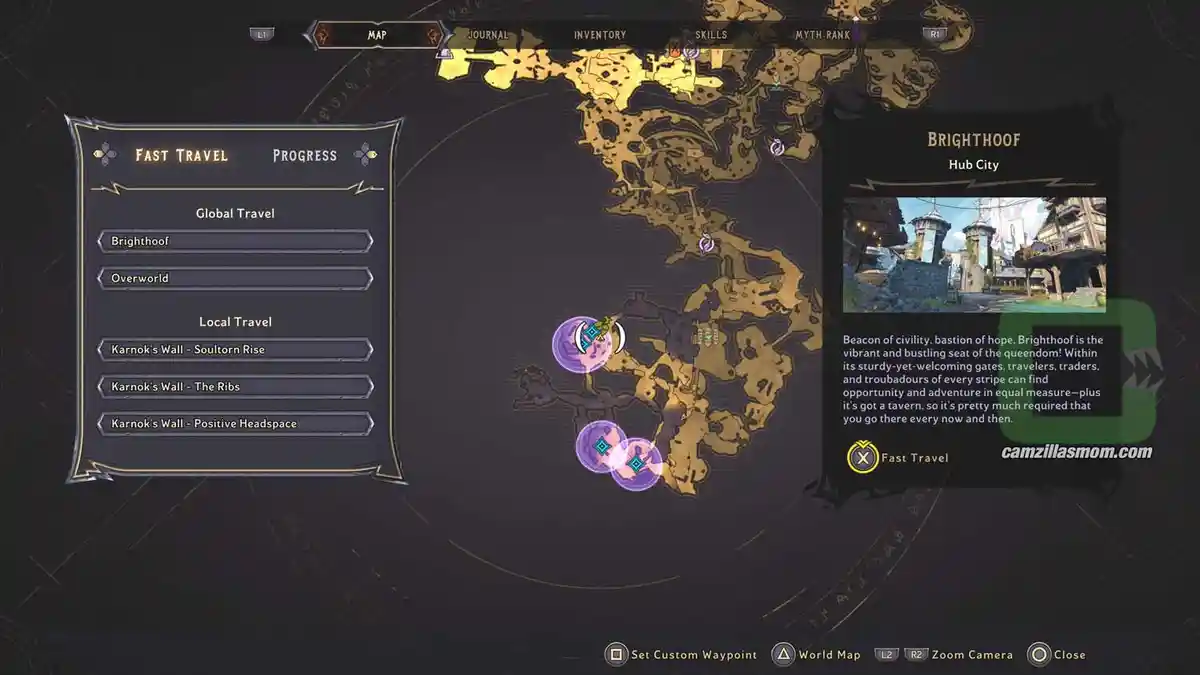Switch to the Progress panel

[305, 155]
